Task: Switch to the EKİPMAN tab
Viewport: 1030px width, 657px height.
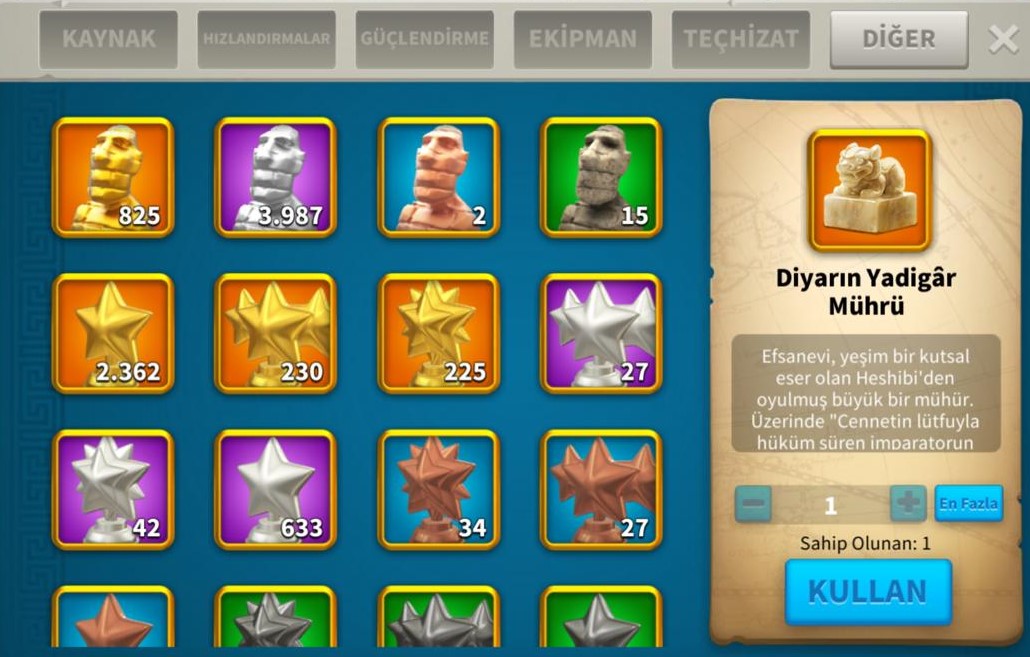Action: tap(582, 40)
